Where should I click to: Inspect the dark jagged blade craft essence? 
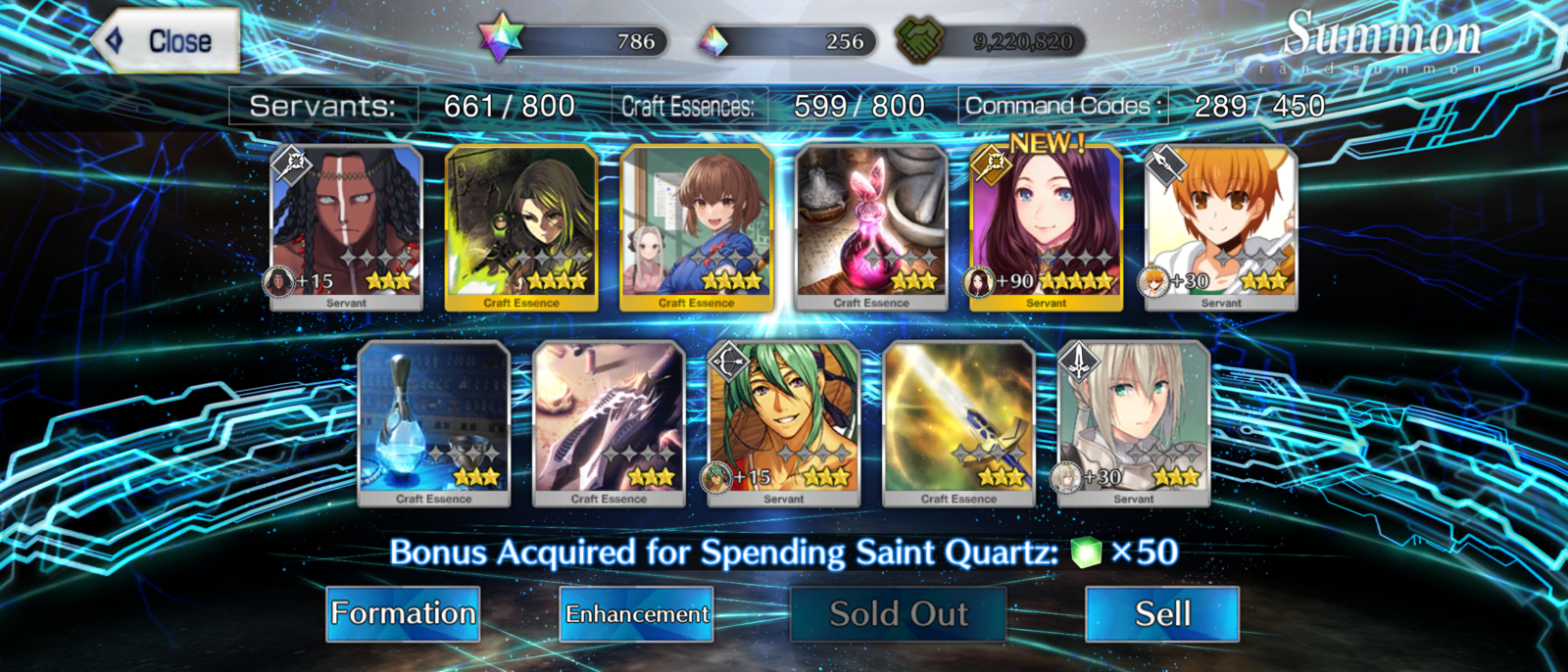tap(609, 423)
